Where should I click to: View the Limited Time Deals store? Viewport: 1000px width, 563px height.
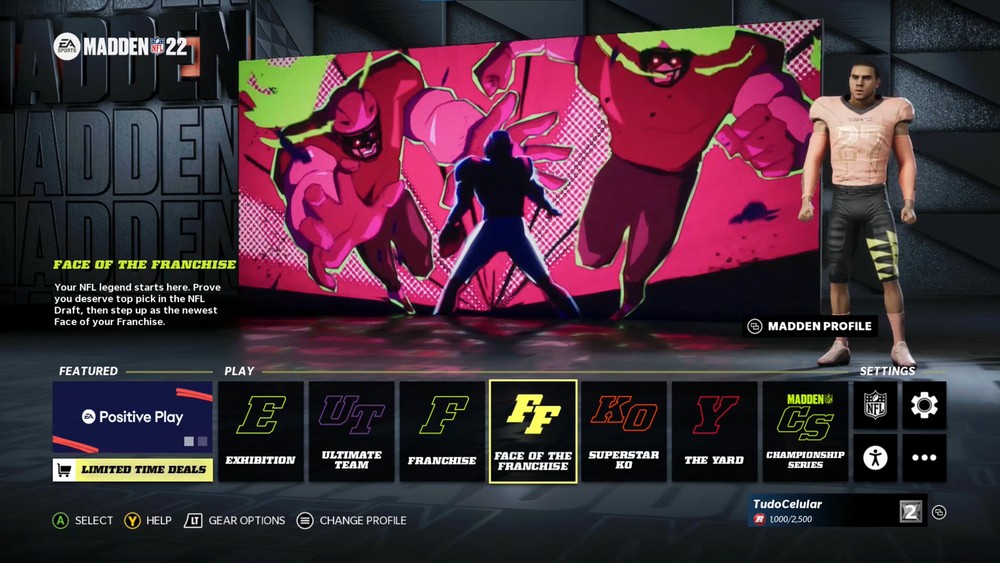[x=133, y=469]
